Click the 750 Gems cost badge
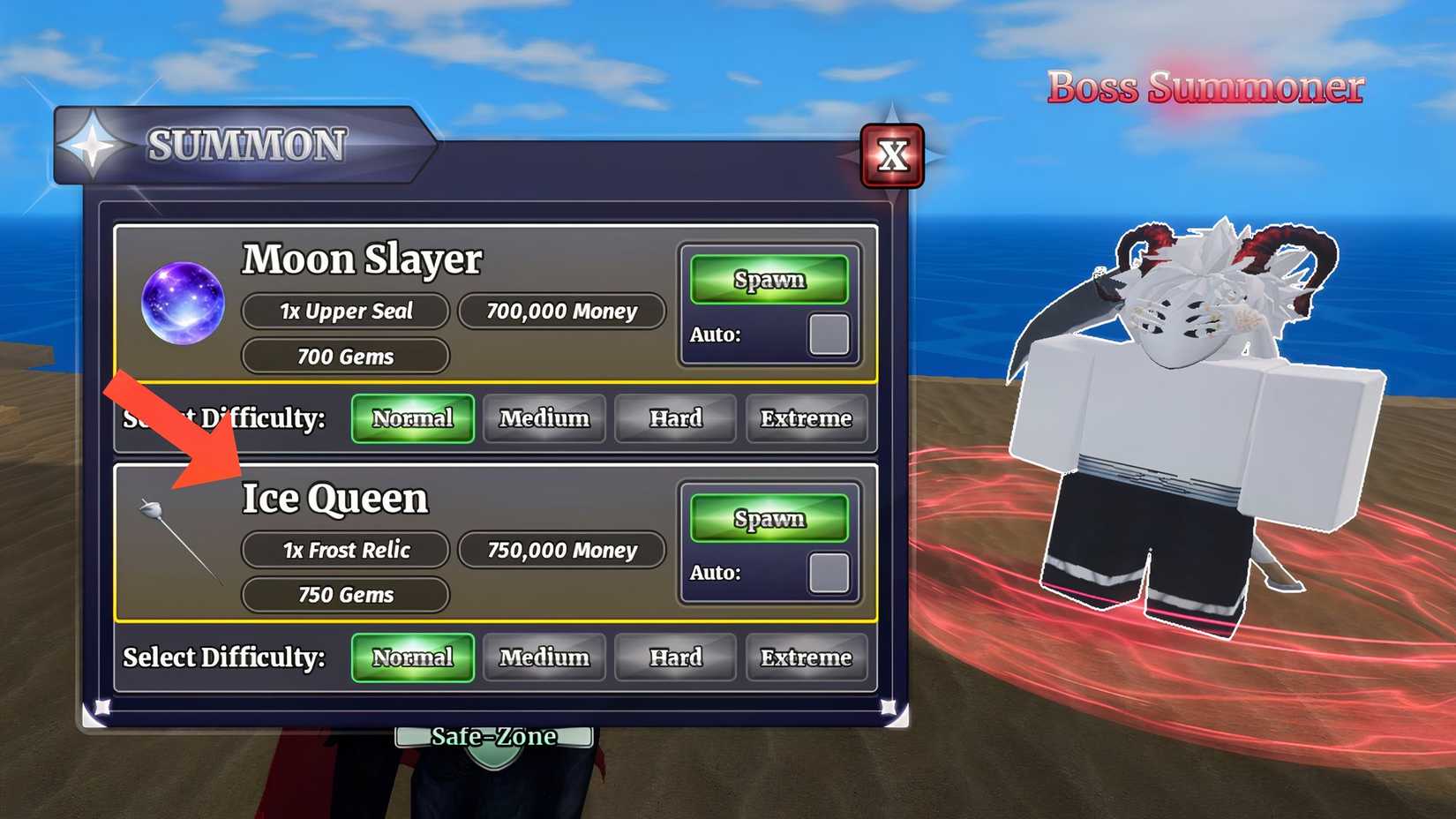The image size is (1456, 819). 345,594
